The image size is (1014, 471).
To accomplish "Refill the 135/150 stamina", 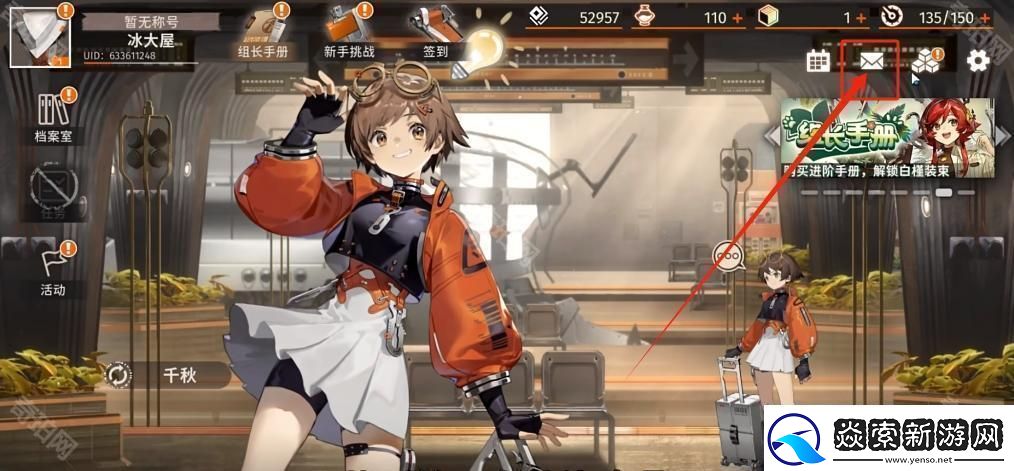I will pyautogui.click(x=986, y=18).
